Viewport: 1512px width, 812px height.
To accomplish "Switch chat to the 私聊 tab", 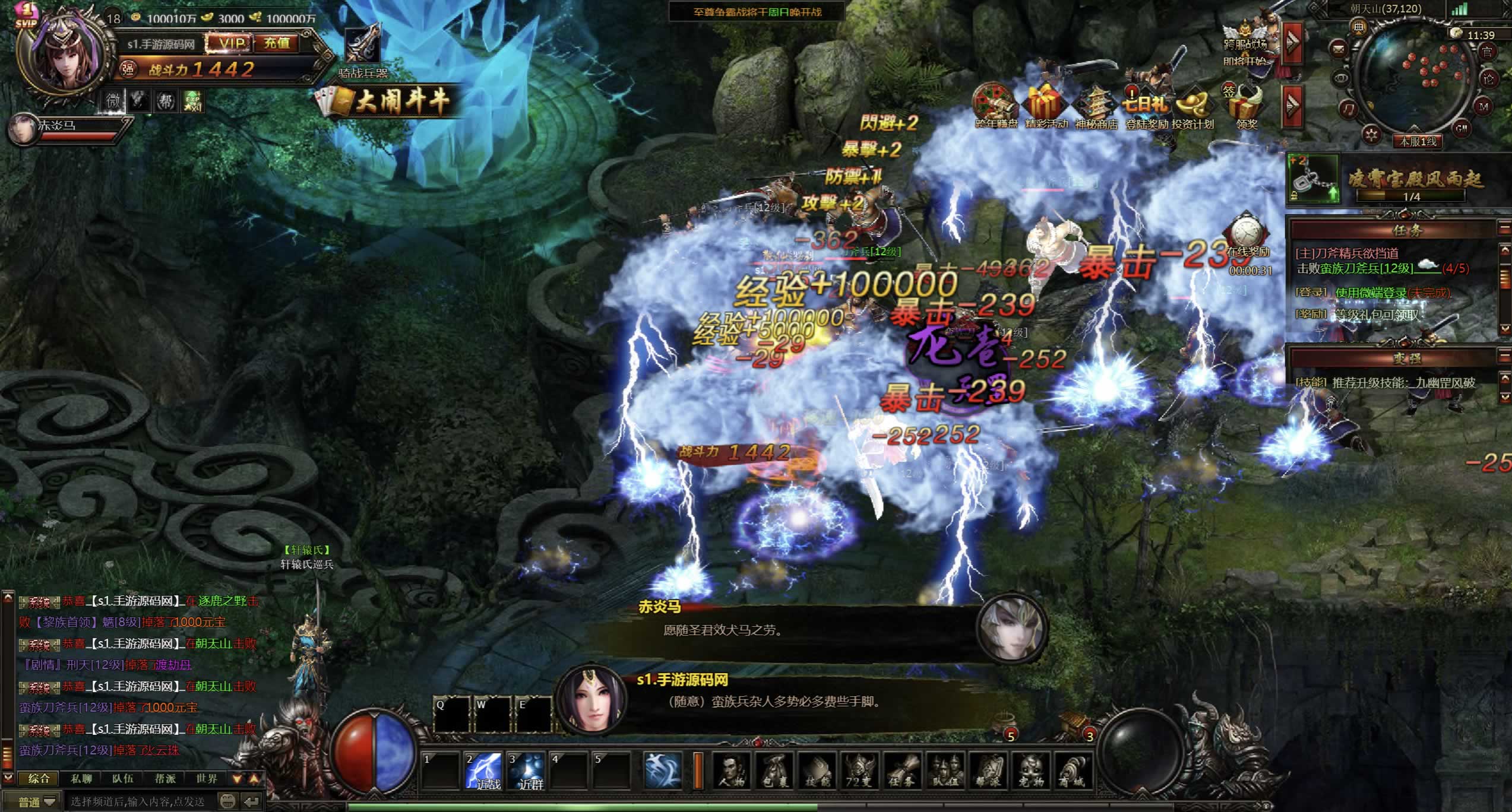I will [x=81, y=778].
